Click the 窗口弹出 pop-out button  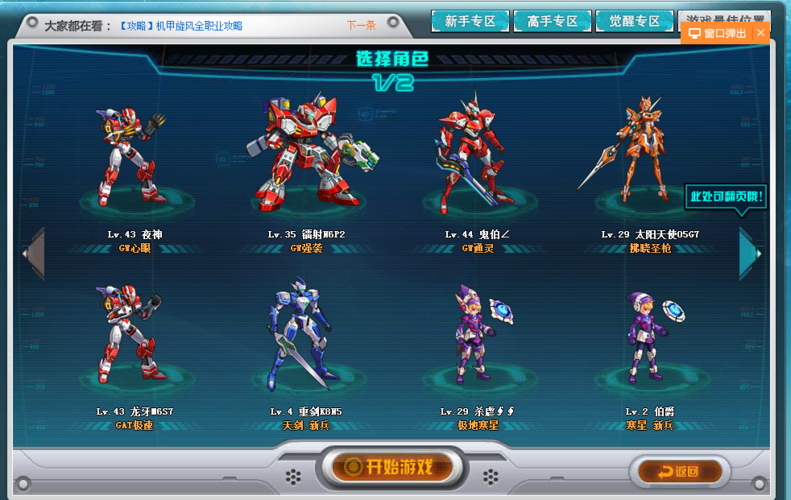coord(717,33)
